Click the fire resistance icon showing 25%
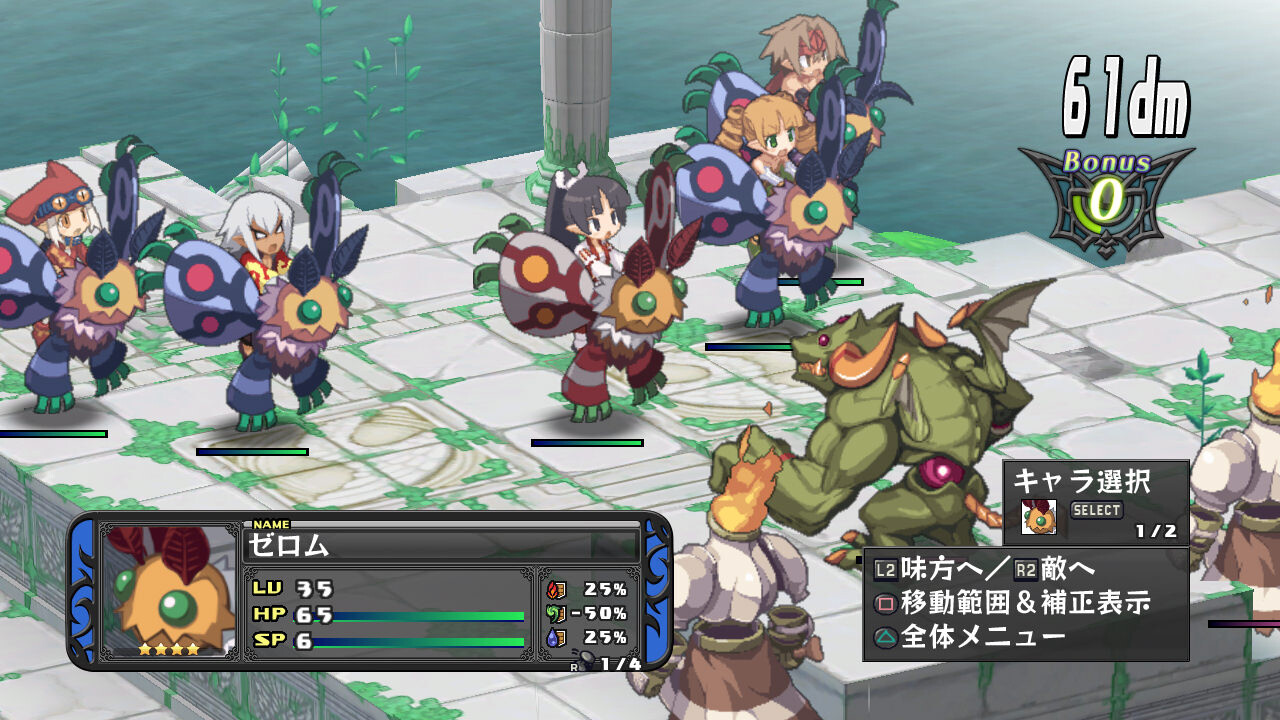Screen dimensions: 1280x720 (557, 590)
